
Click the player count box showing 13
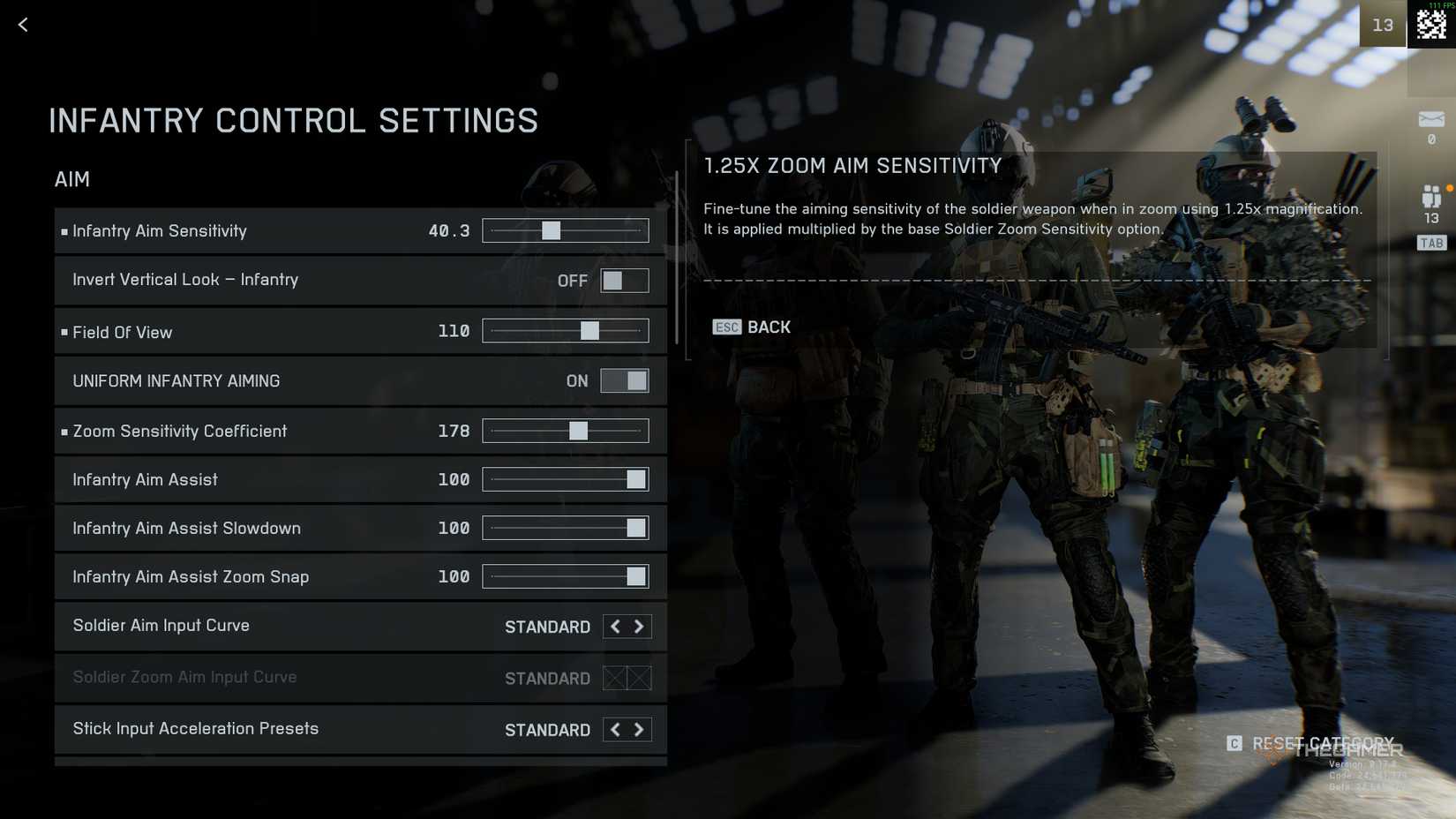click(1383, 24)
